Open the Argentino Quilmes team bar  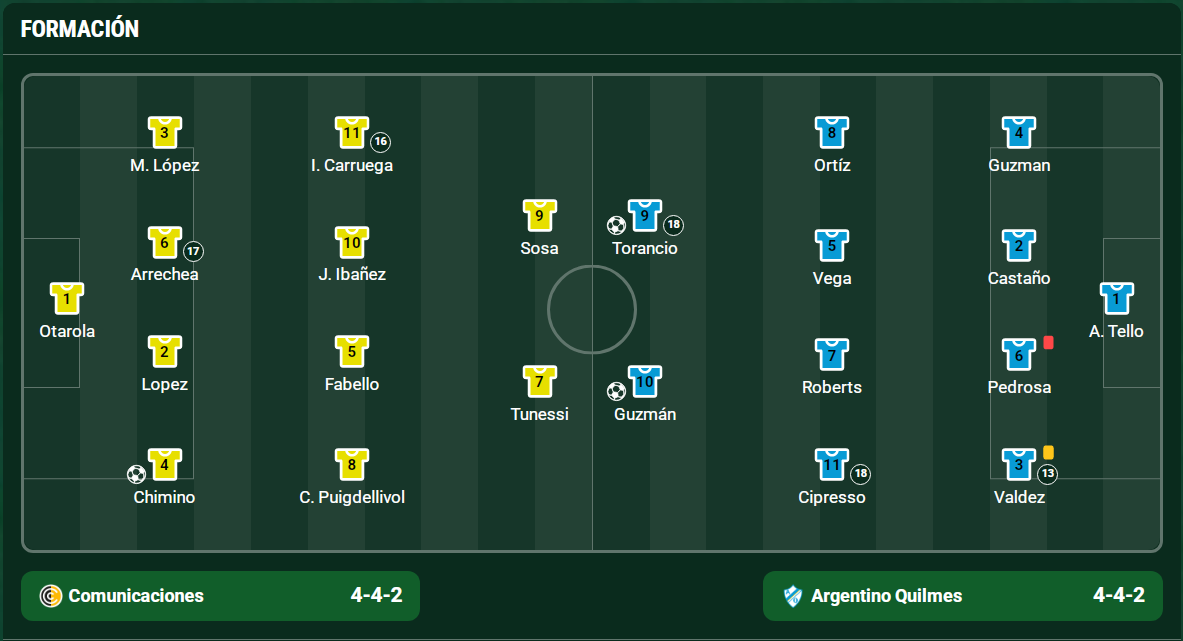[x=962, y=596]
